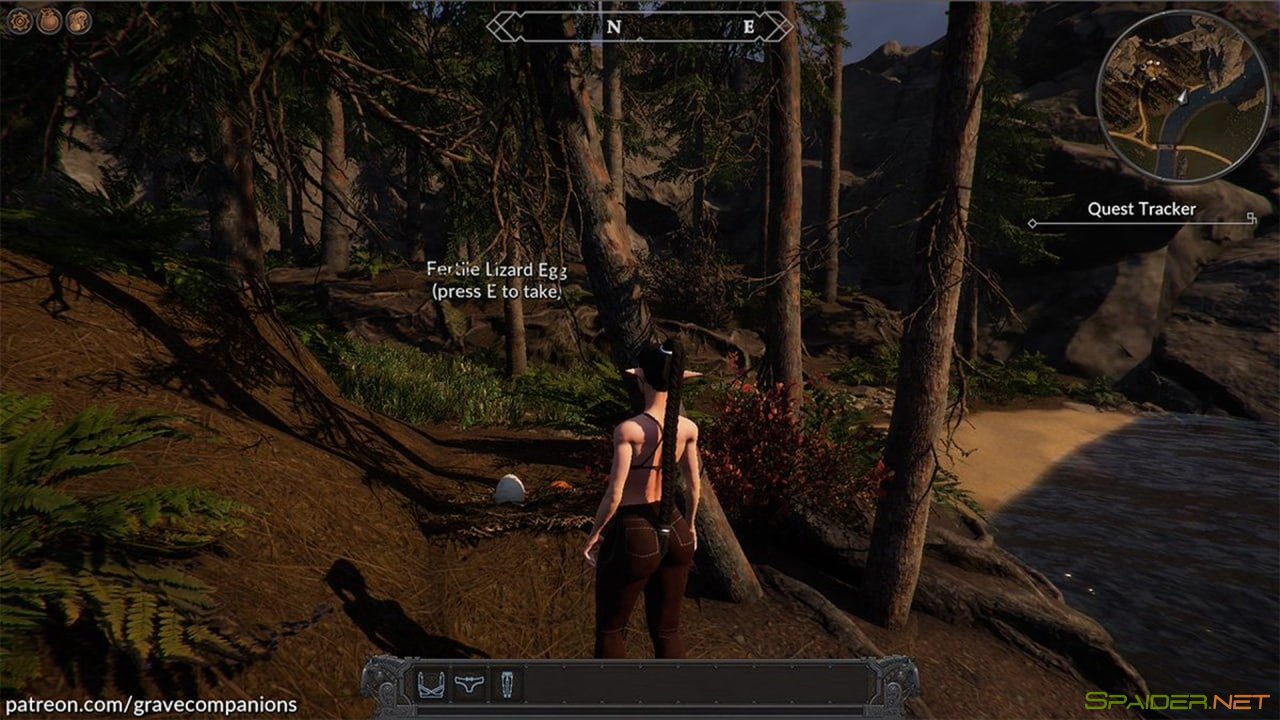Select the panties item in the hotbar

[x=469, y=685]
